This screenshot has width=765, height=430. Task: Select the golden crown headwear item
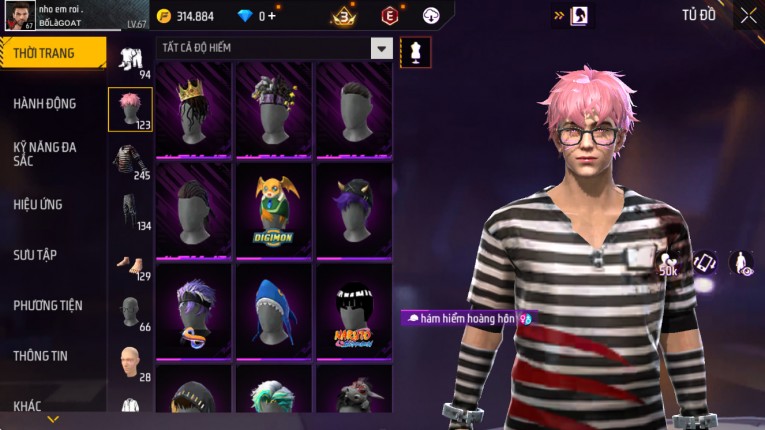click(194, 108)
